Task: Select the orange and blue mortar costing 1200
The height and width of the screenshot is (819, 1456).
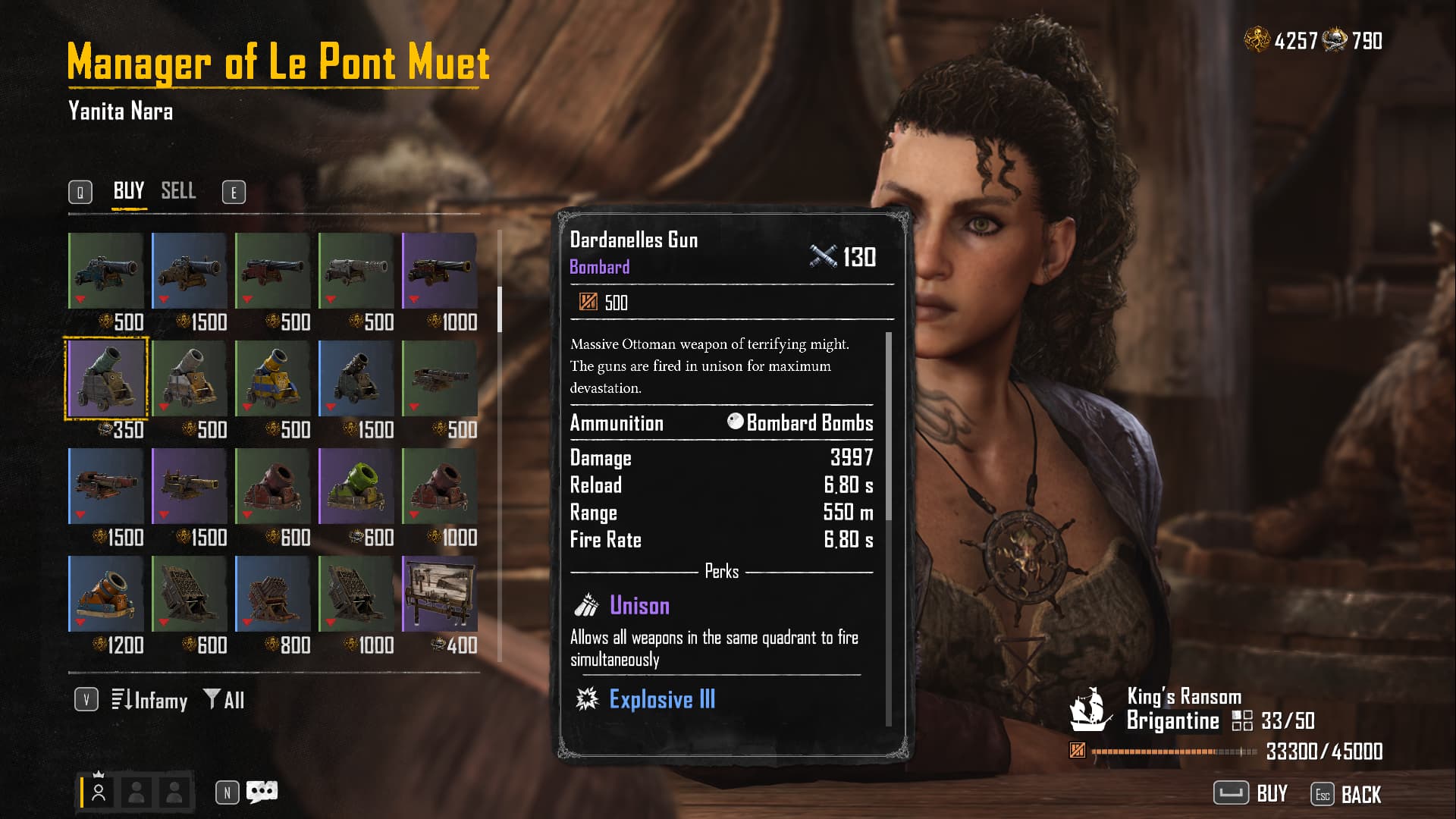Action: 106,594
